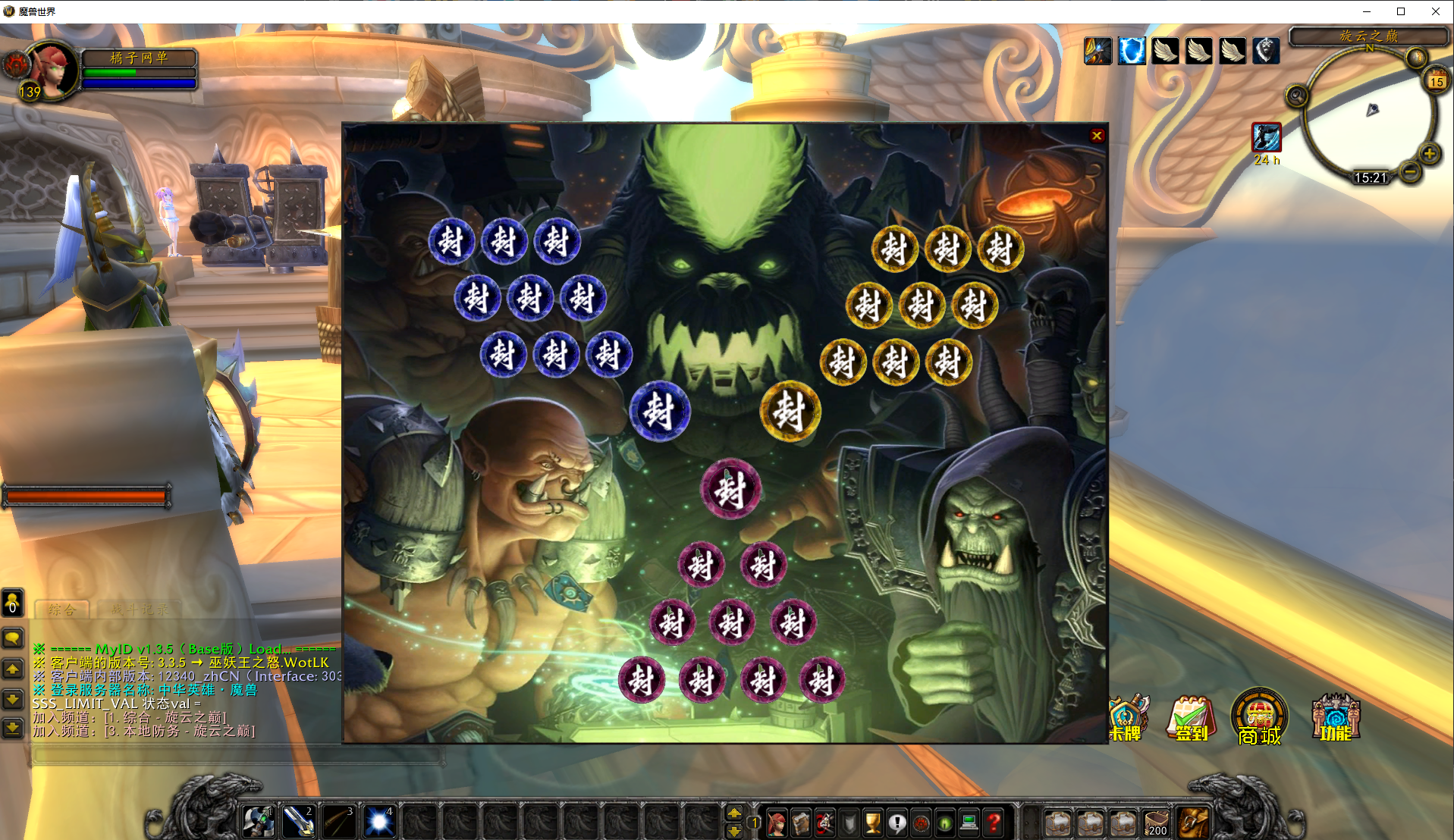Open the red question mark help menu
The height and width of the screenshot is (840, 1454).
click(x=994, y=823)
